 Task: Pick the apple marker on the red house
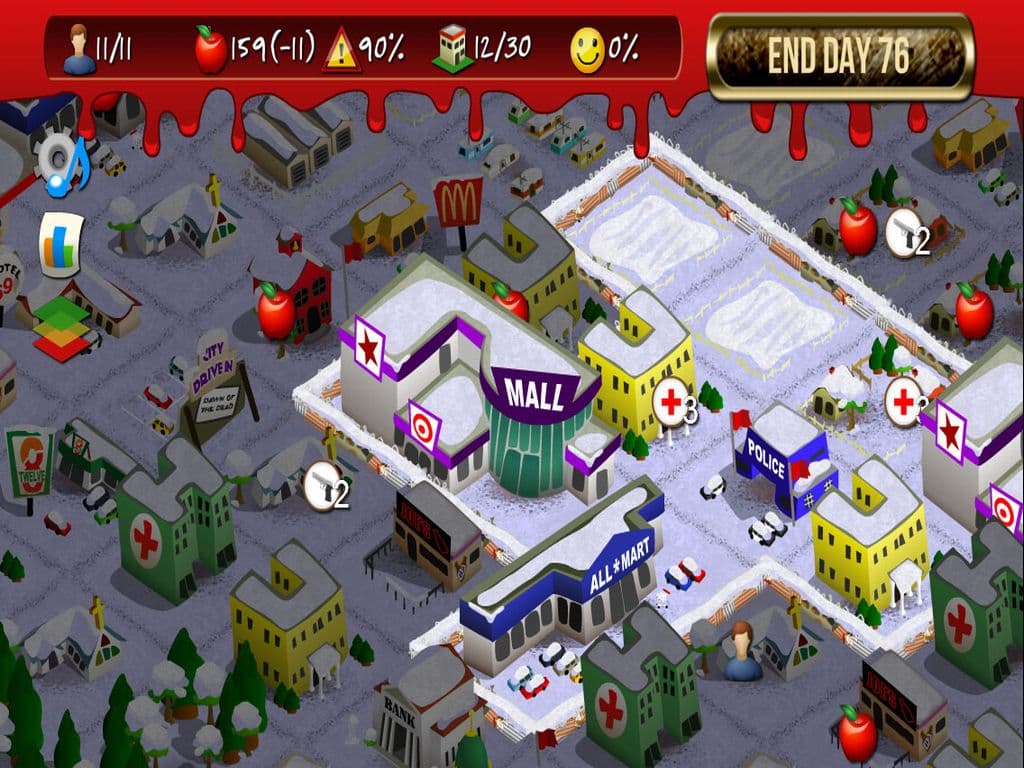(x=275, y=309)
